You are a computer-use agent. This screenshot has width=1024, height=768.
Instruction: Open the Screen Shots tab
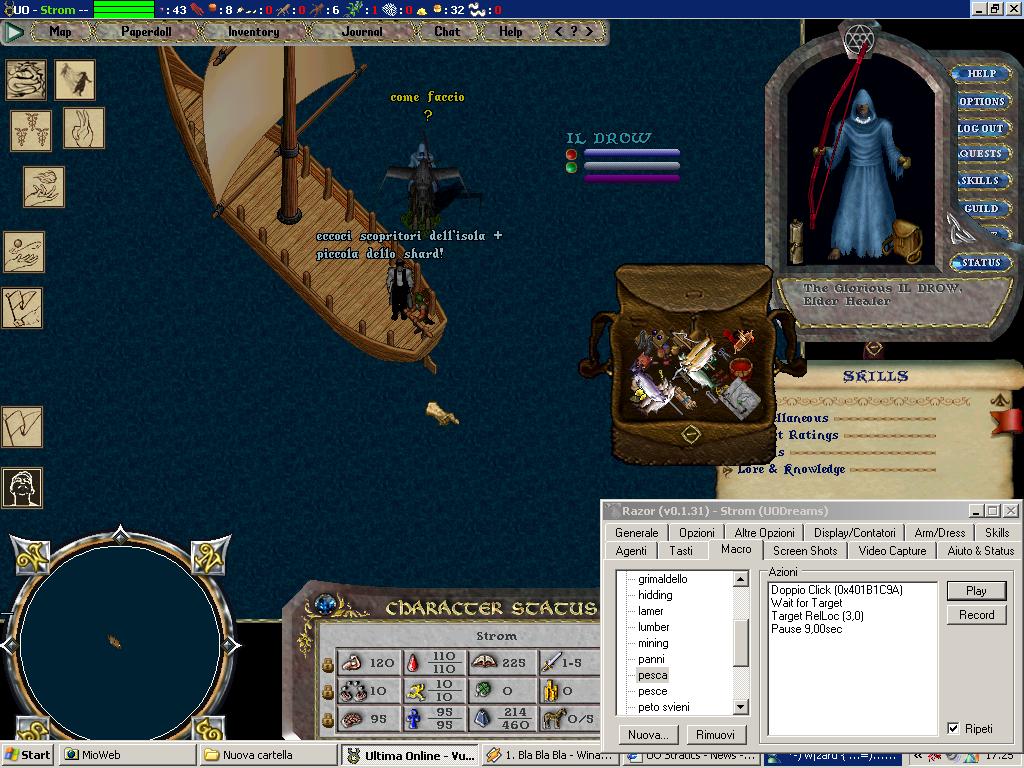coord(805,551)
